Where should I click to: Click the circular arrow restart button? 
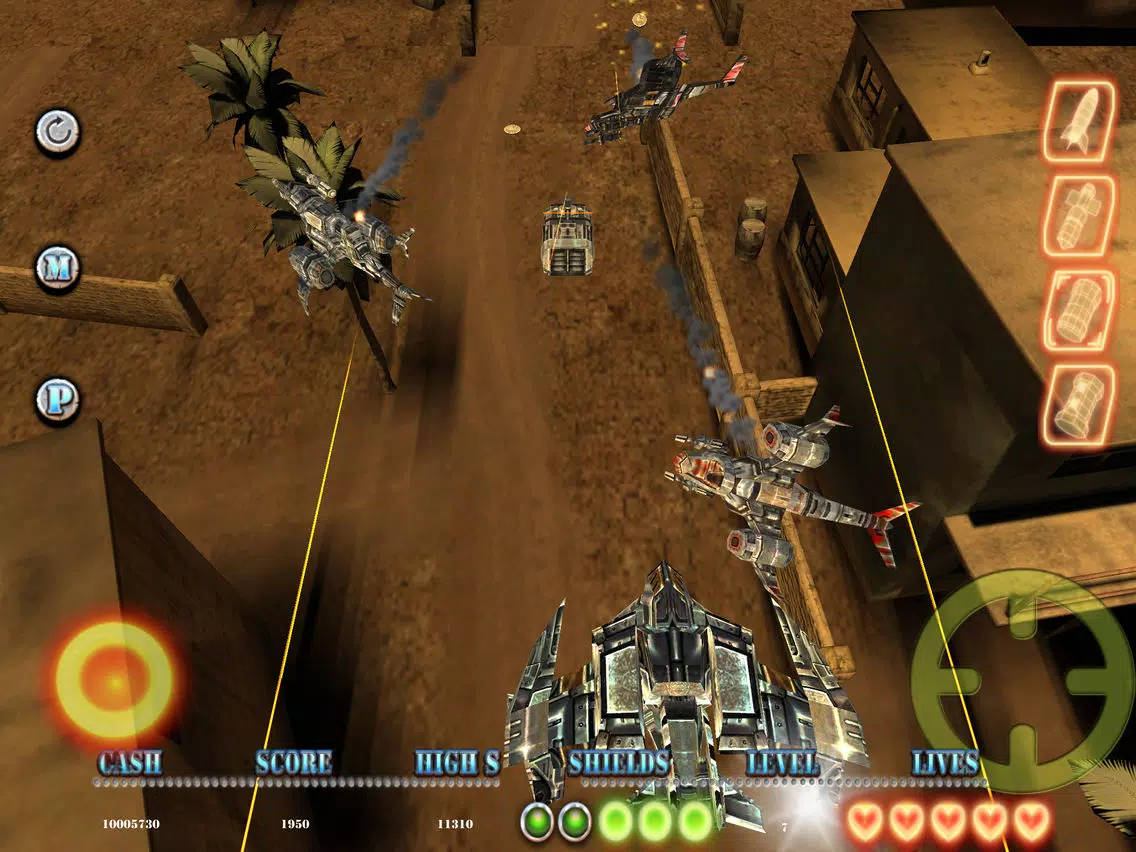click(57, 132)
